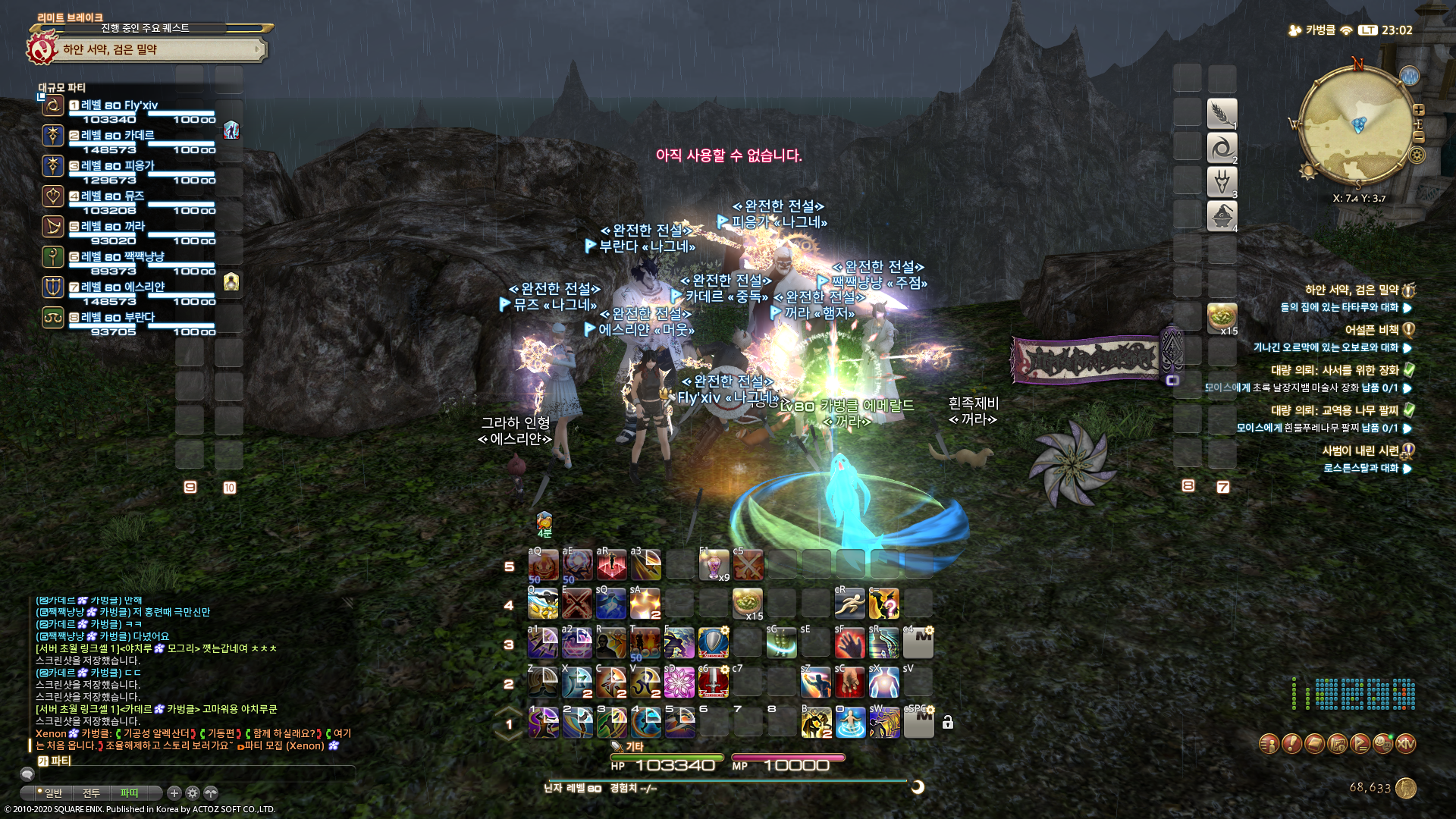Viewport: 1456px width, 819px height.
Task: Toggle the hotbar padlock icon
Action: pyautogui.click(x=948, y=723)
